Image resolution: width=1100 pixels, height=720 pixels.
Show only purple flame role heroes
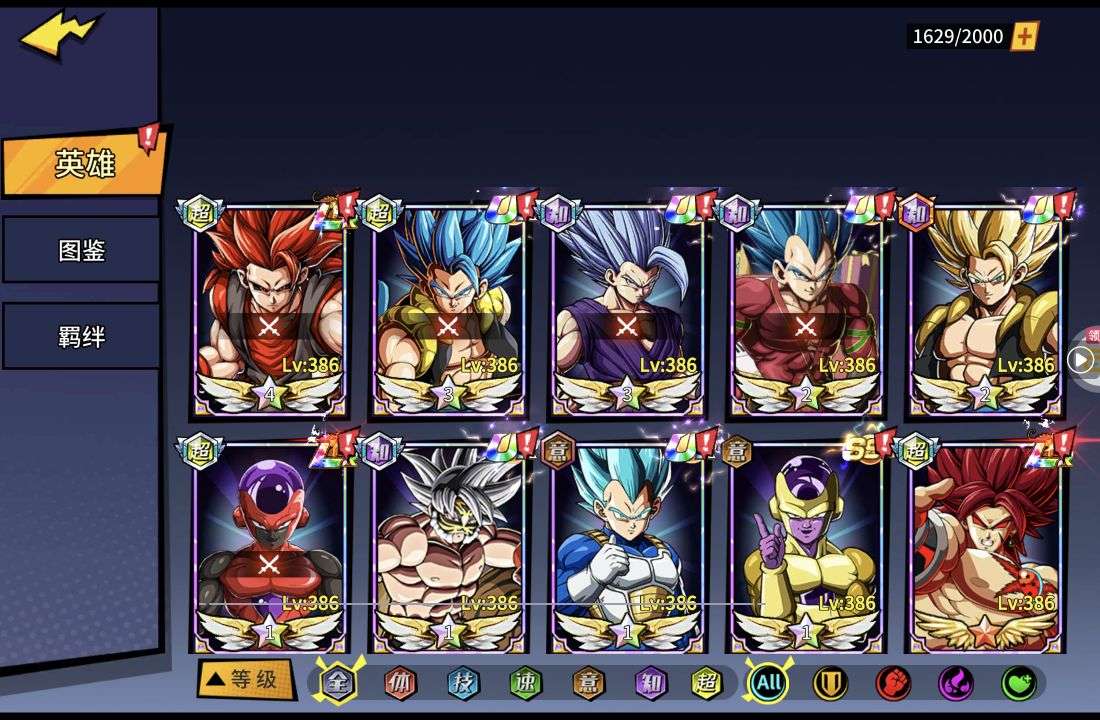tap(956, 683)
